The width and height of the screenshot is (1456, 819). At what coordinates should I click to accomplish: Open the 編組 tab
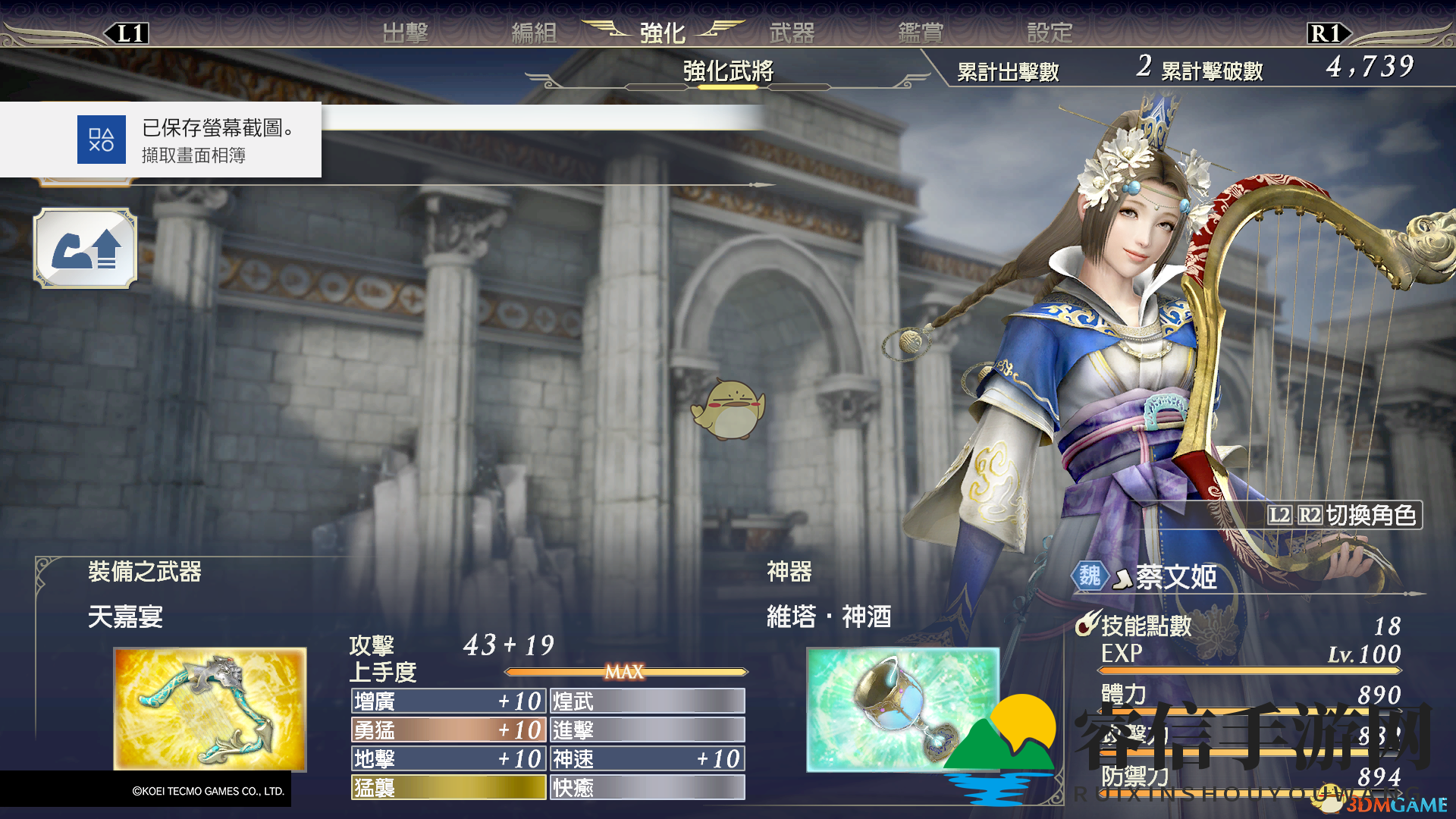(x=534, y=33)
